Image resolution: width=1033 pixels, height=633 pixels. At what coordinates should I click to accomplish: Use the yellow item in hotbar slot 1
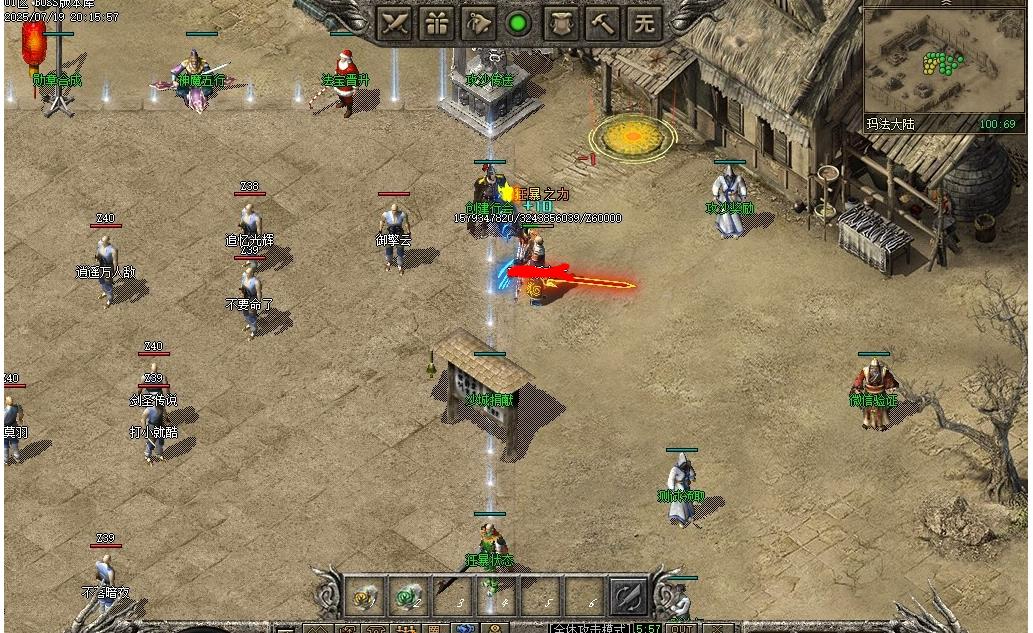[x=364, y=597]
